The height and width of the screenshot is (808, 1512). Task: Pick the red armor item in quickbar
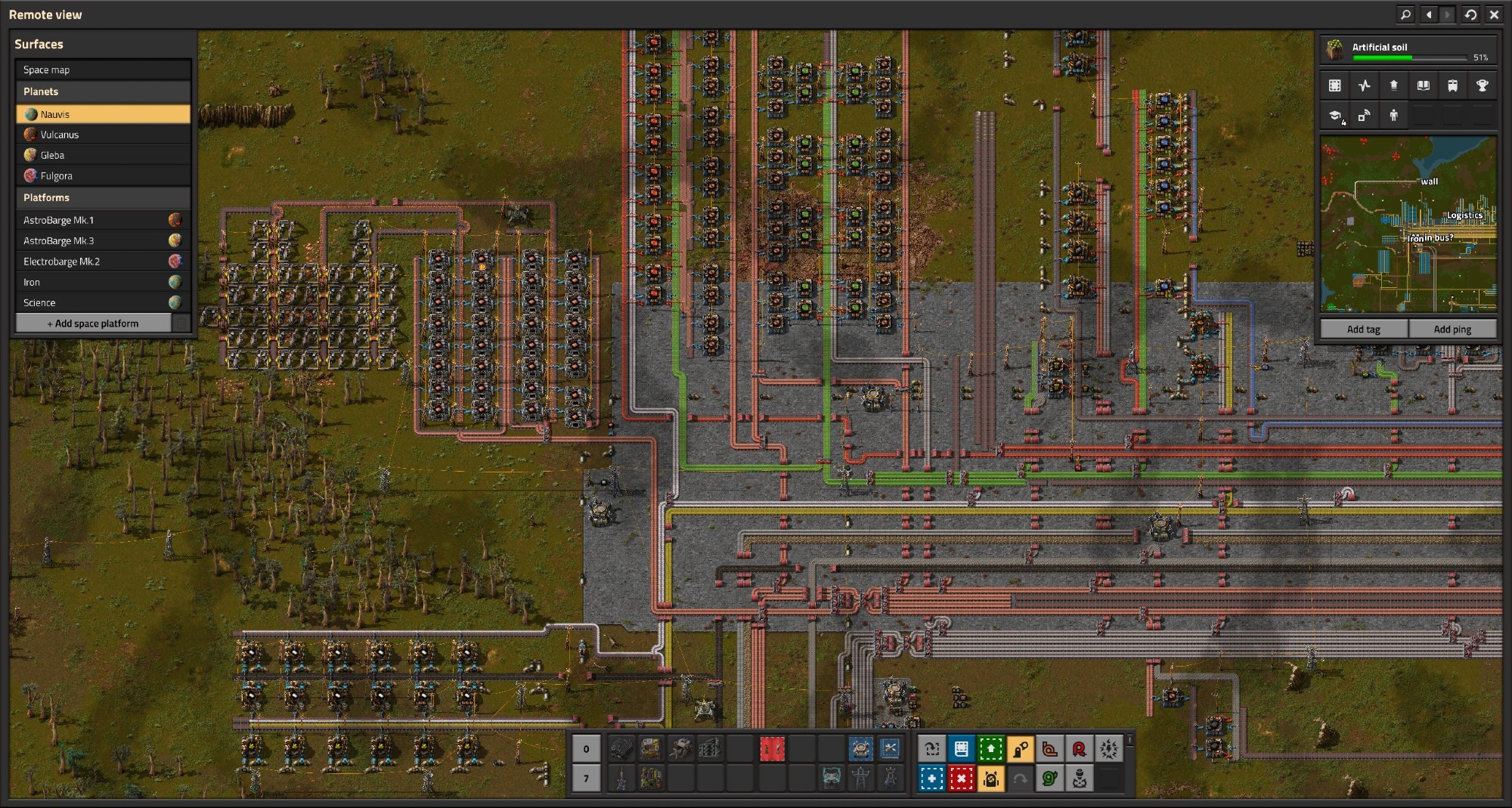click(772, 749)
